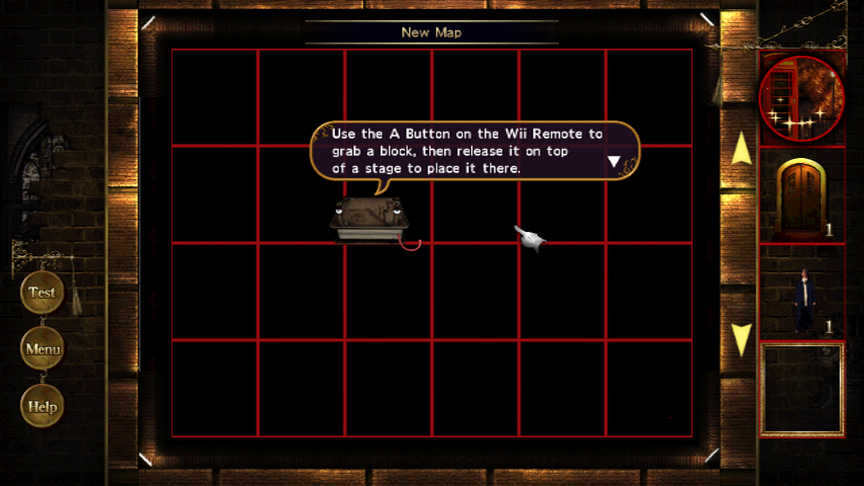
Task: Choose the red phone booth room block
Action: [801, 97]
